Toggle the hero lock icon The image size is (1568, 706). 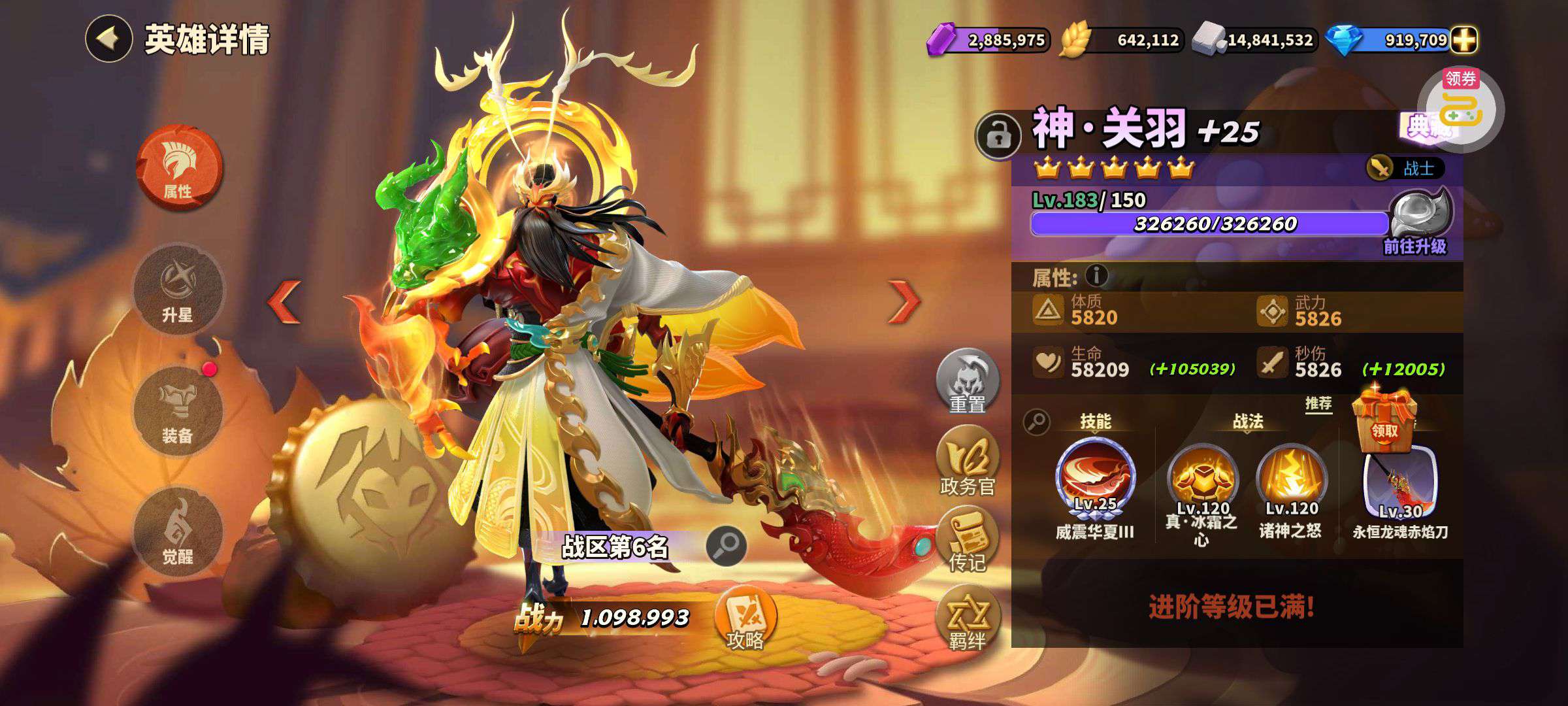[997, 135]
